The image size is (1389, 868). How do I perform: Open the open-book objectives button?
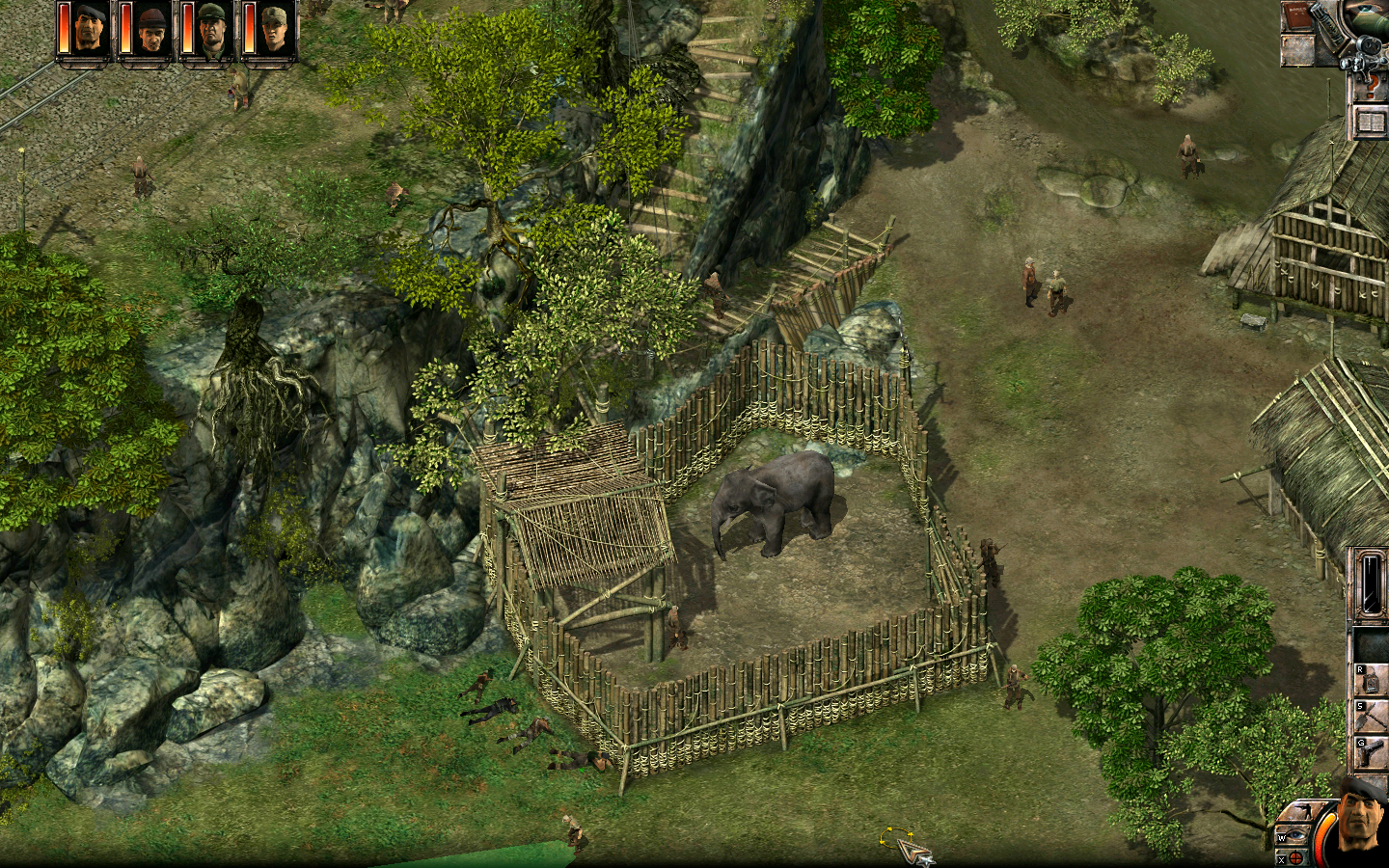(1370, 122)
